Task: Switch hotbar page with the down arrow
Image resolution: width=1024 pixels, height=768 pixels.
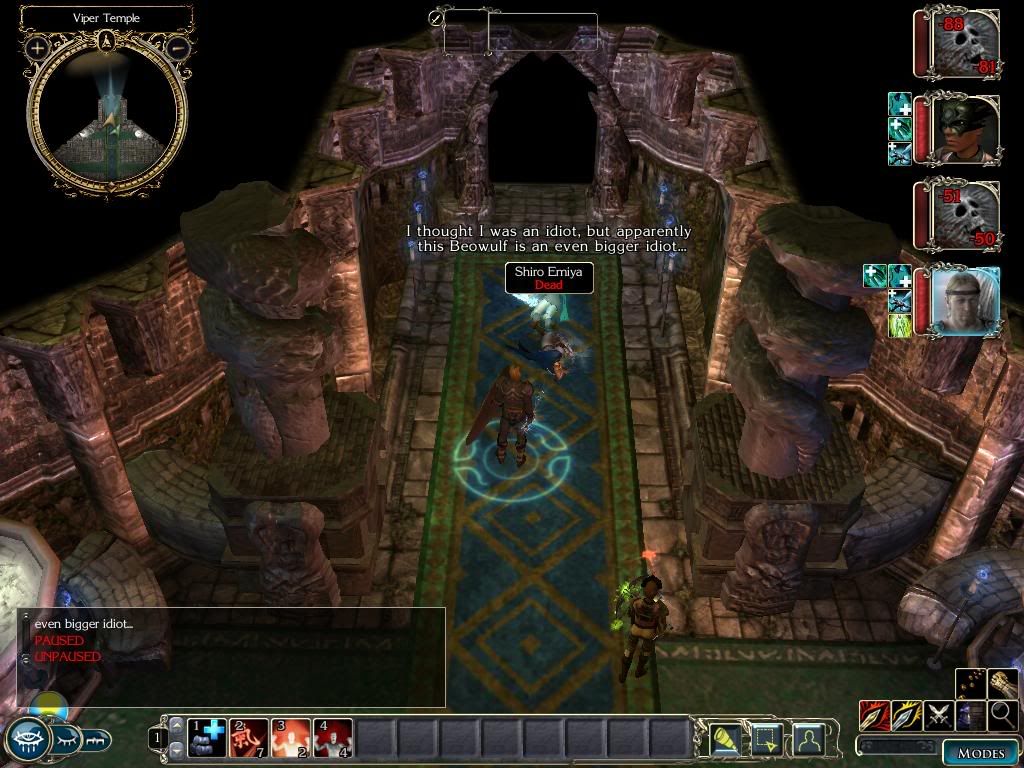Action: tap(177, 750)
